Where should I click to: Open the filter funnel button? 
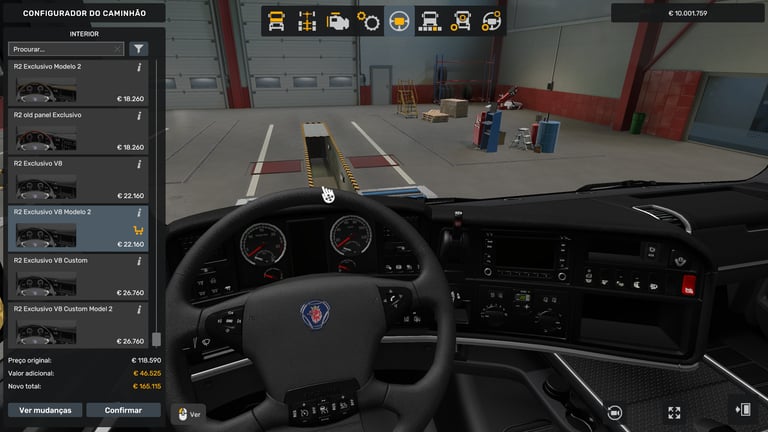pos(138,48)
